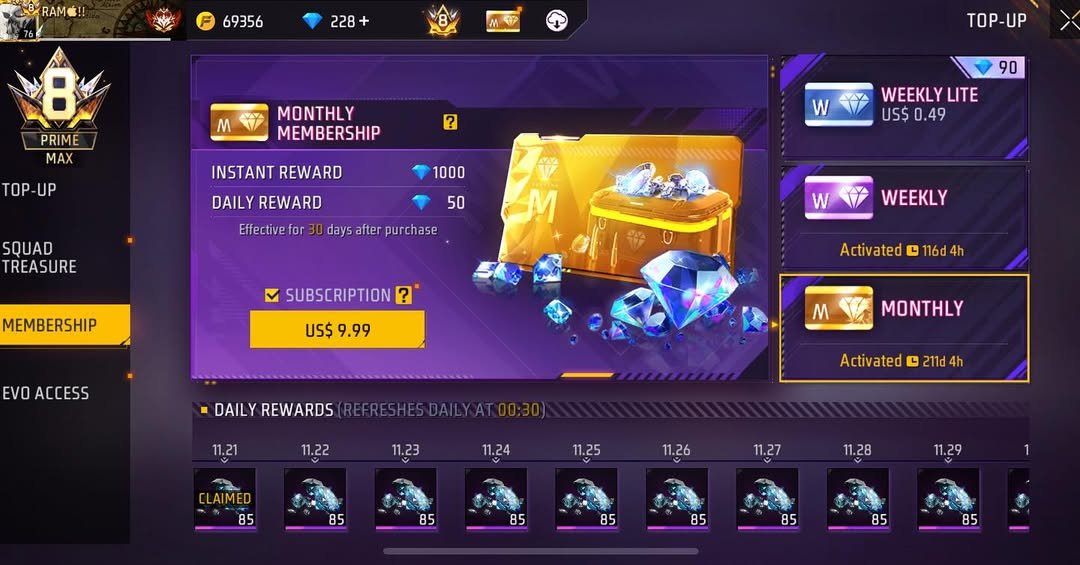Click the Prime 8 badge in top bar
Image resolution: width=1080 pixels, height=565 pixels.
point(441,21)
